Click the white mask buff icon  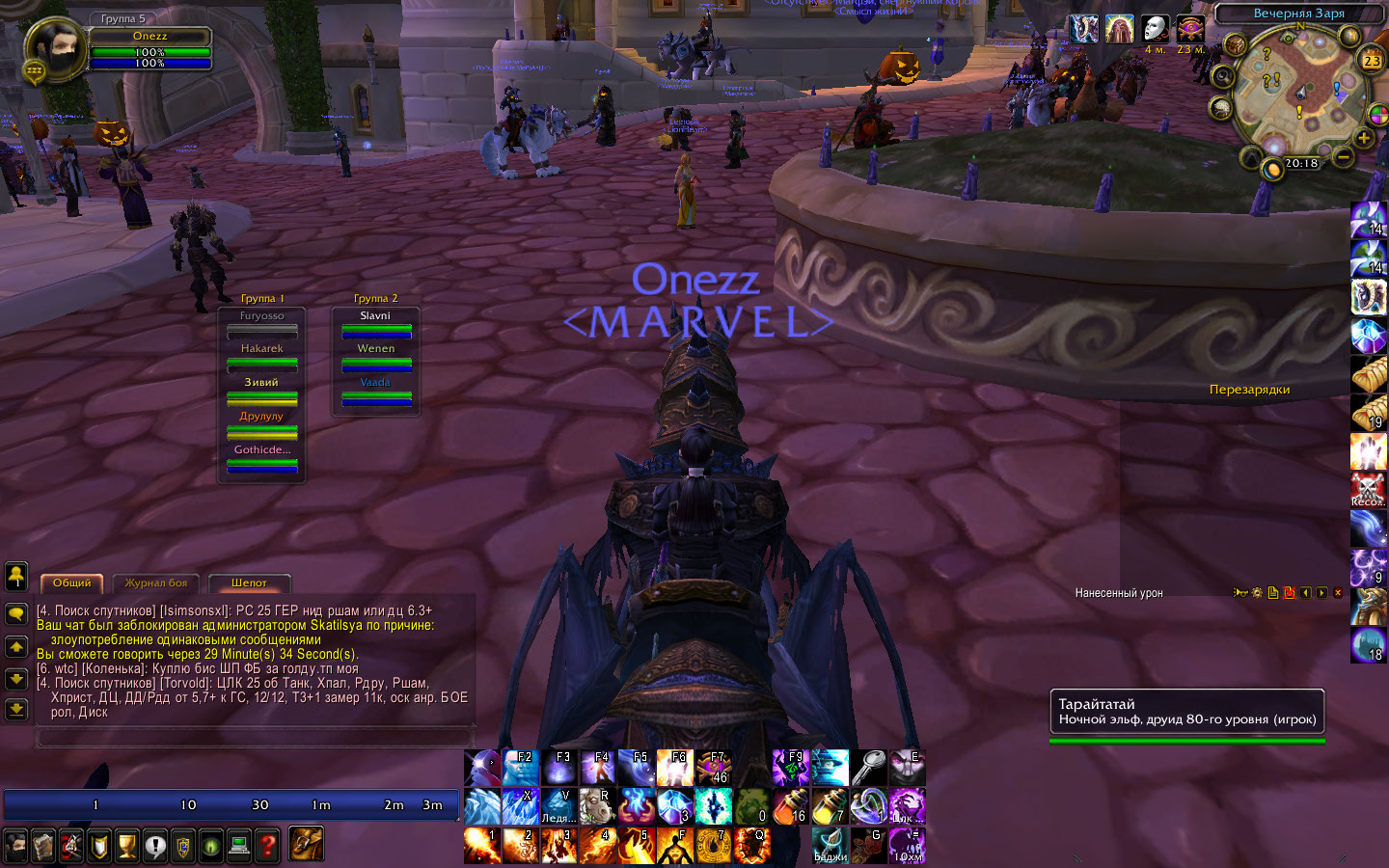click(x=1155, y=30)
